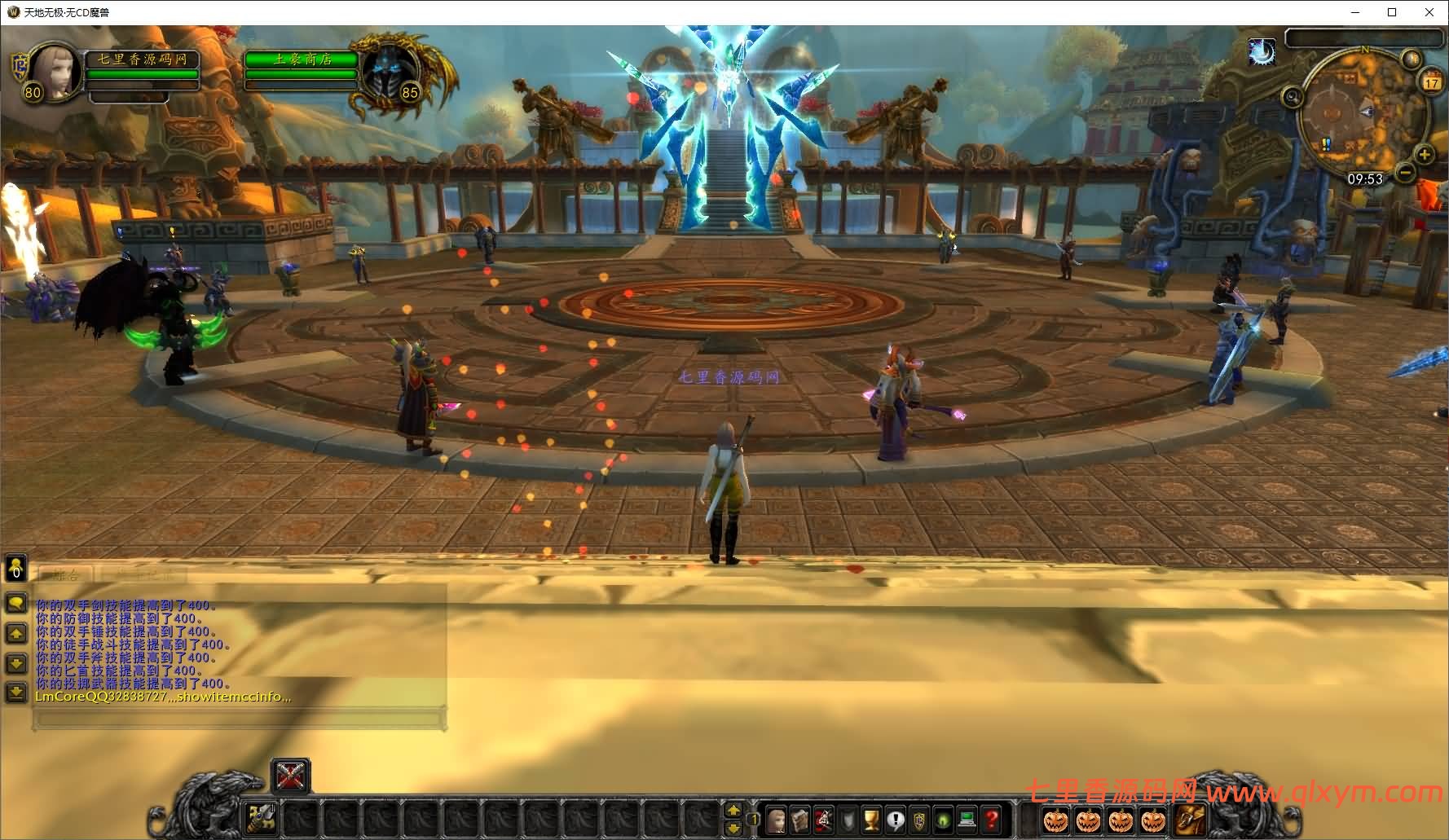Activate the first action bar ability
The width and height of the screenshot is (1449, 840).
261,817
